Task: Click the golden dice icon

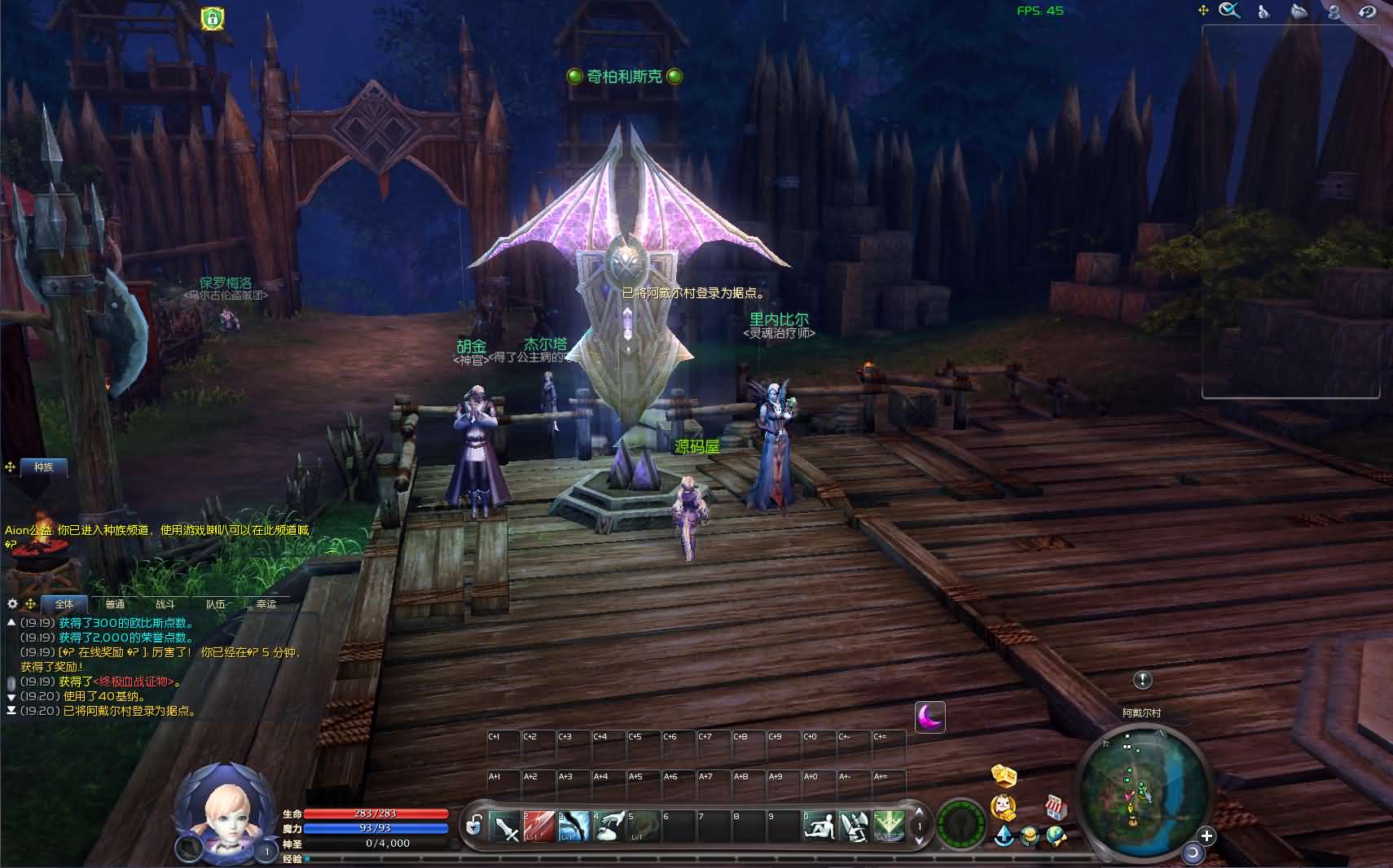Action: (x=1004, y=775)
